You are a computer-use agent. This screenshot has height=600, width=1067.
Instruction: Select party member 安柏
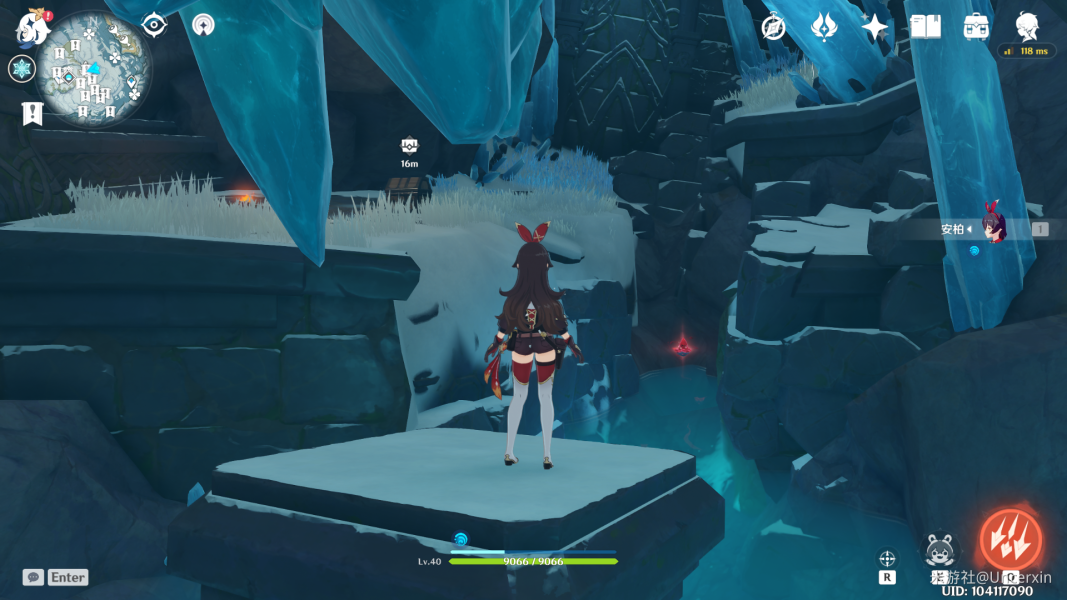click(990, 229)
